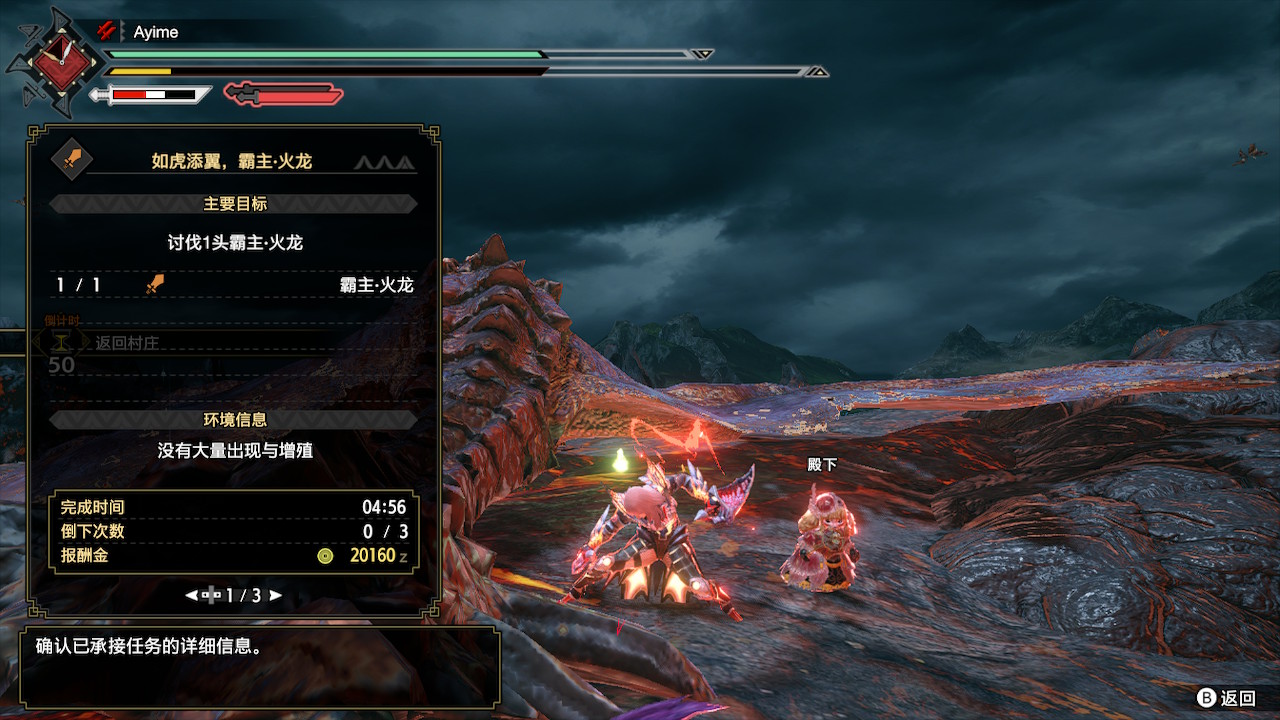Screen dimensions: 1280x720
Task: Select the 霸主·火龙 hunt target row
Action: [x=234, y=285]
